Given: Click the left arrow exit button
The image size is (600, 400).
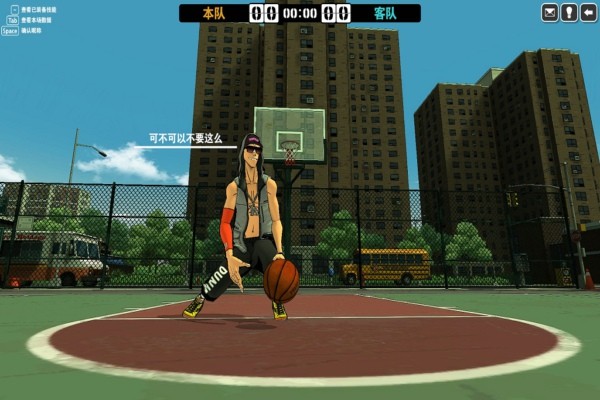Looking at the screenshot, I should (x=586, y=13).
